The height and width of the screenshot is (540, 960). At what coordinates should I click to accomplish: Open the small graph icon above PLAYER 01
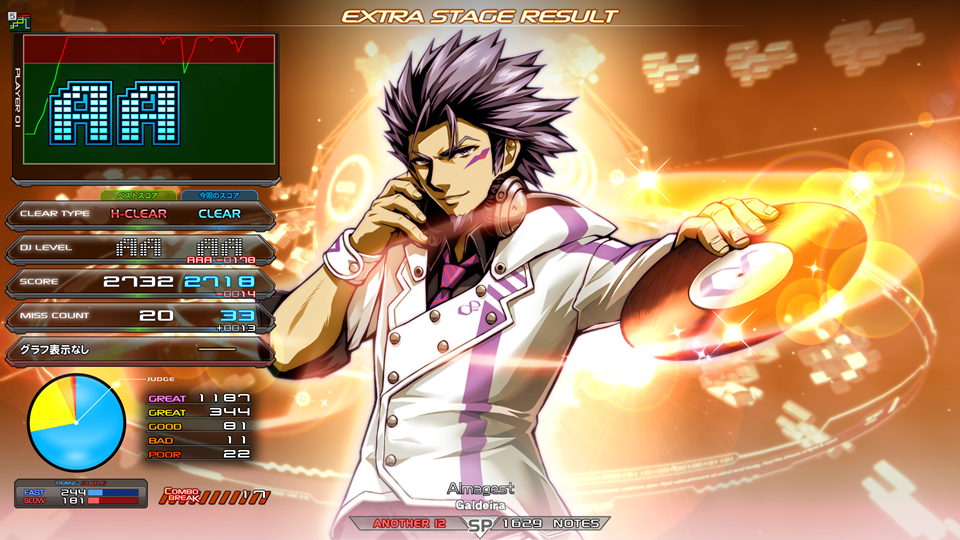(19, 21)
